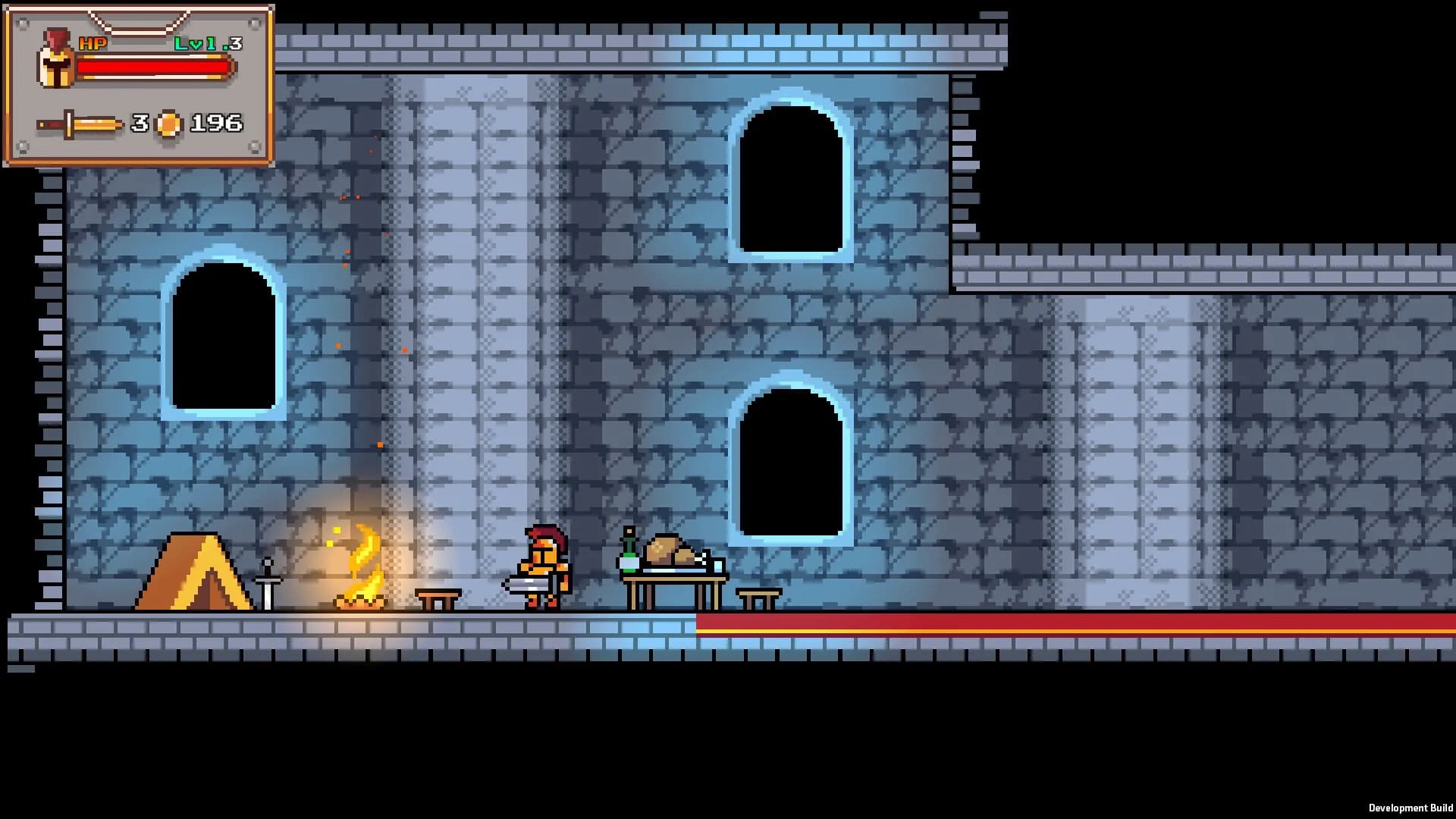Click the gold coin icon
This screenshot has width=1456, height=819.
168,124
